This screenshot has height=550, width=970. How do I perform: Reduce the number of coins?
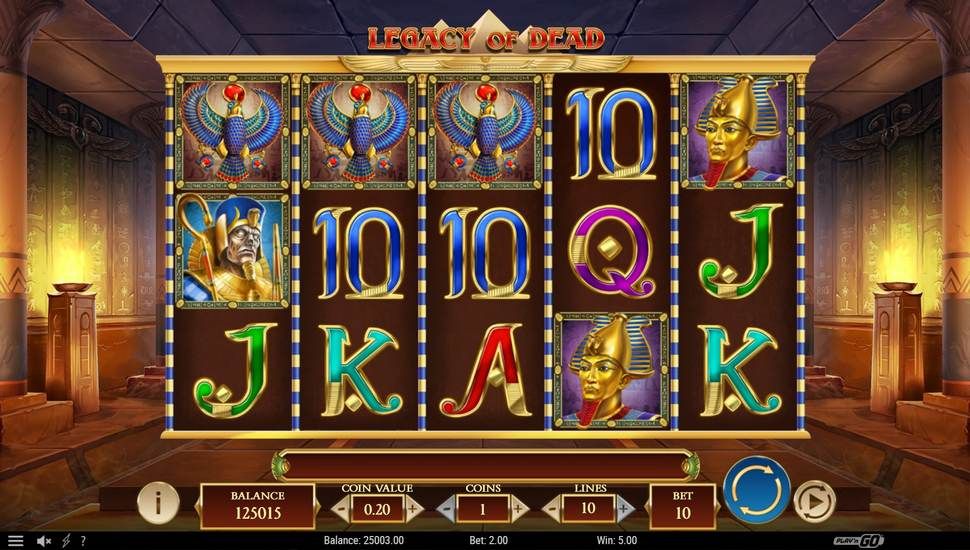[x=446, y=508]
